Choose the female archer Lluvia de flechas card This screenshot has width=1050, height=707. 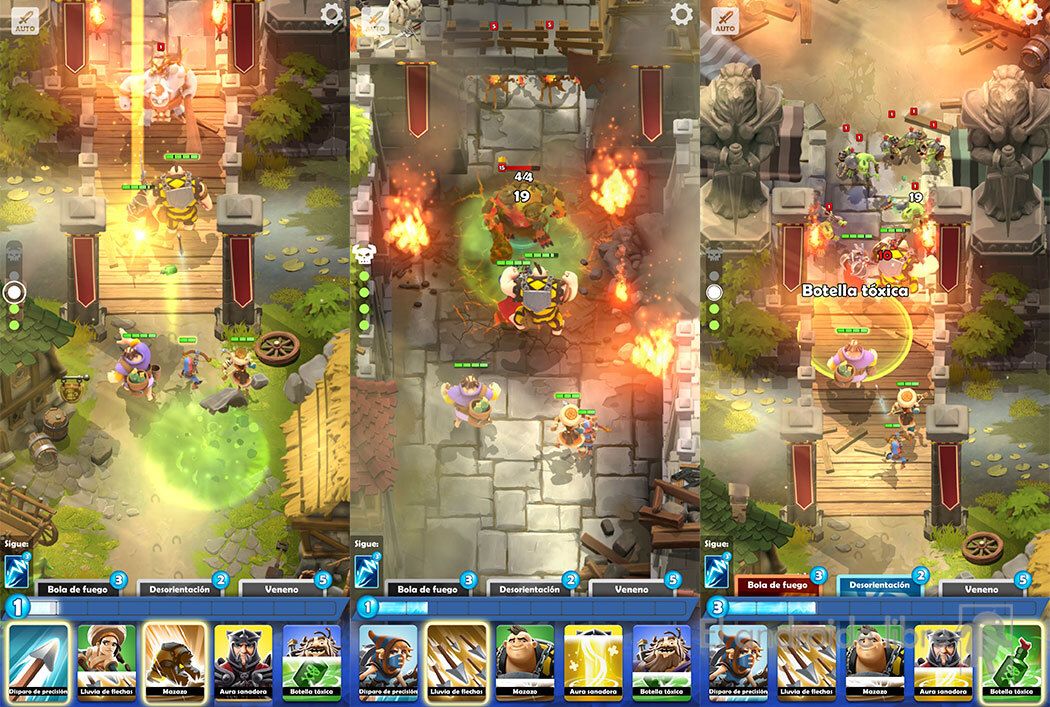pos(107,659)
